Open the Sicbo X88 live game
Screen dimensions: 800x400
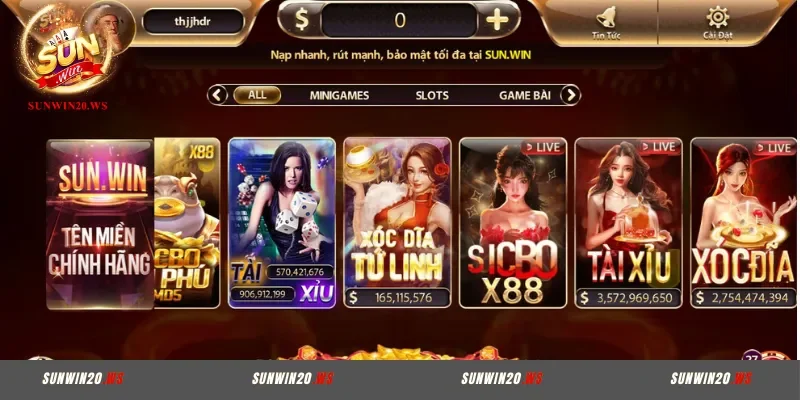[x=513, y=220]
